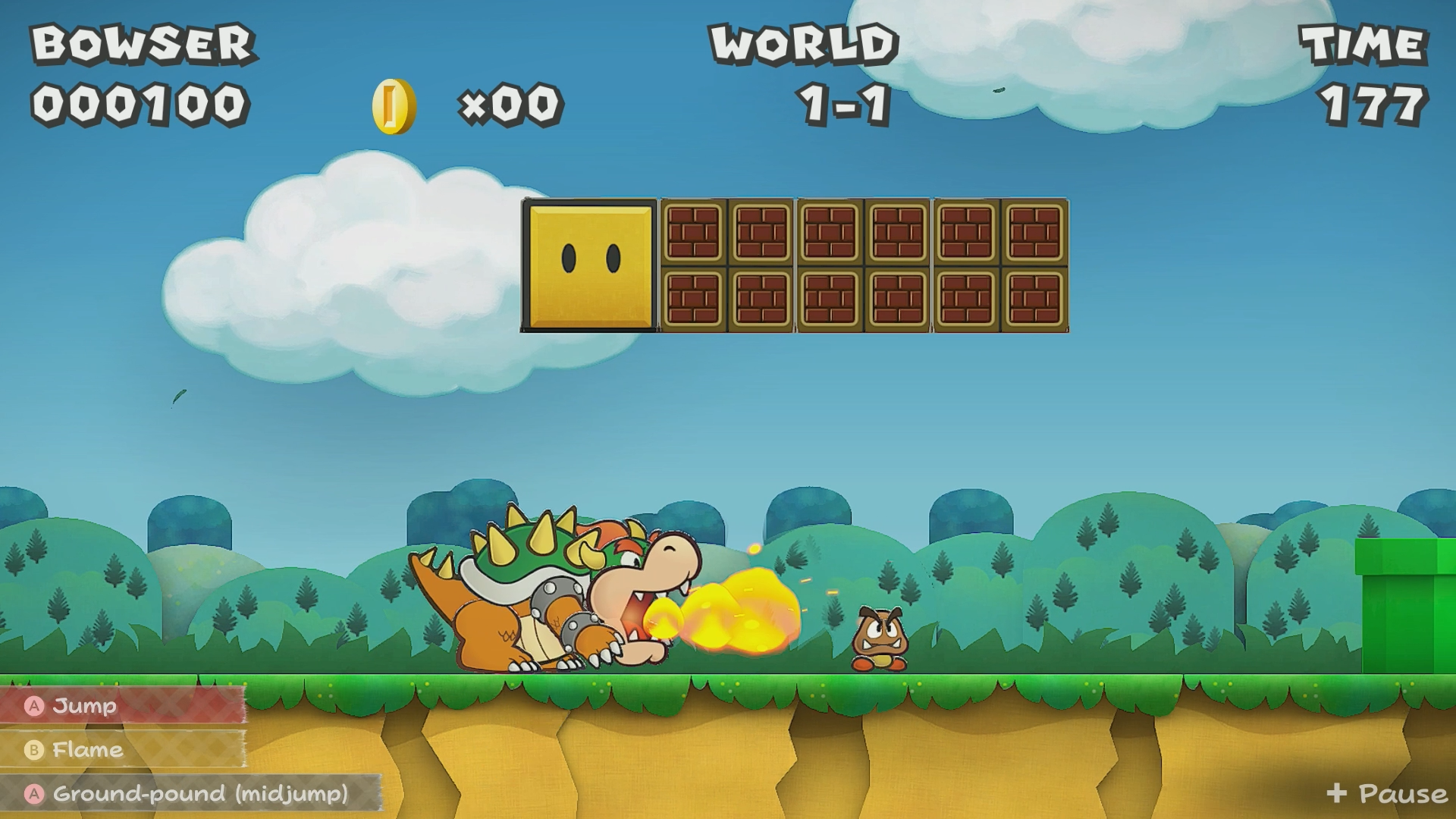Image resolution: width=1456 pixels, height=819 pixels.
Task: Click the A button badge next to Jump
Action: (x=34, y=707)
